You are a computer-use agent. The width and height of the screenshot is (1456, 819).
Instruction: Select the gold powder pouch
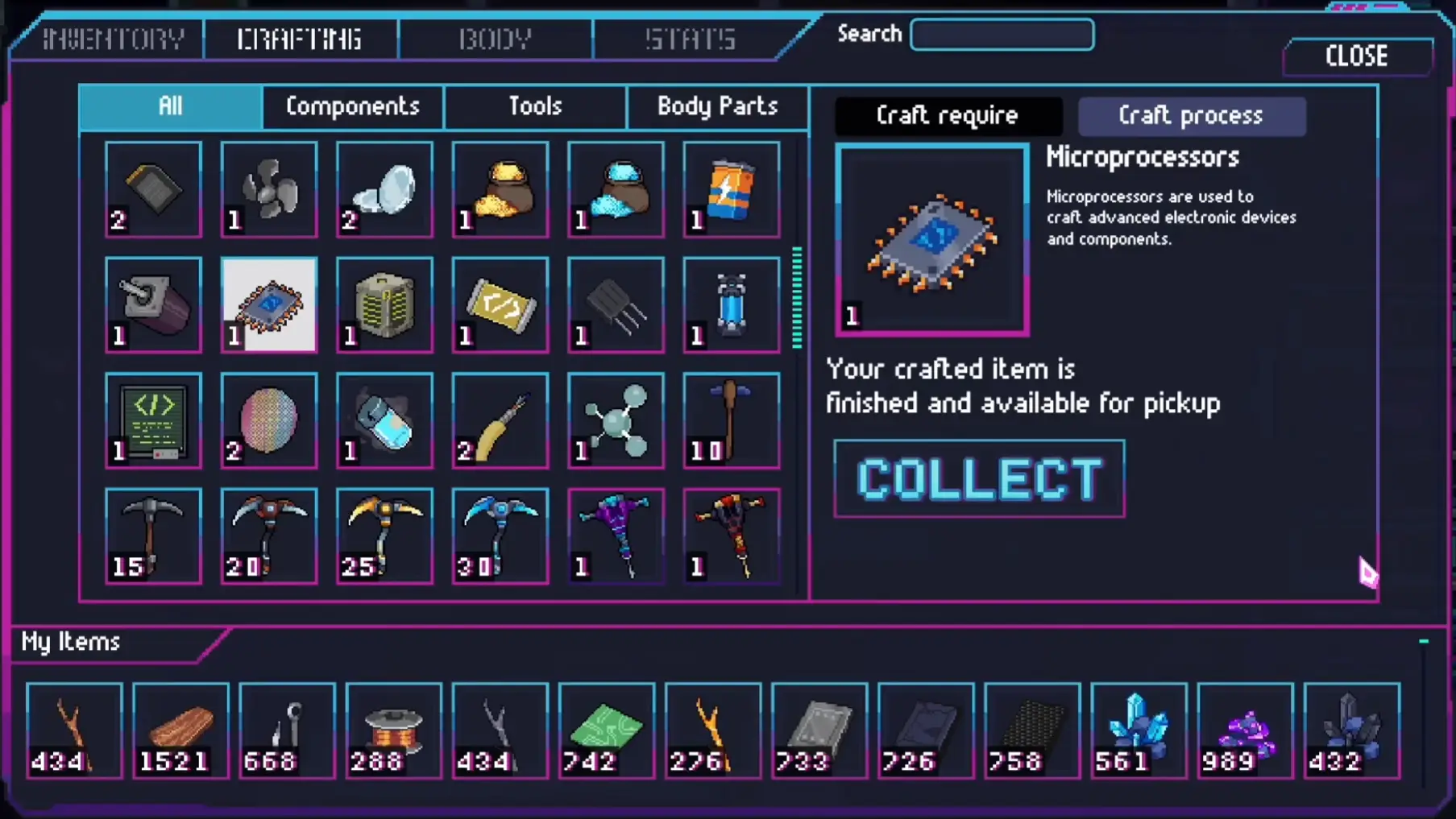500,190
